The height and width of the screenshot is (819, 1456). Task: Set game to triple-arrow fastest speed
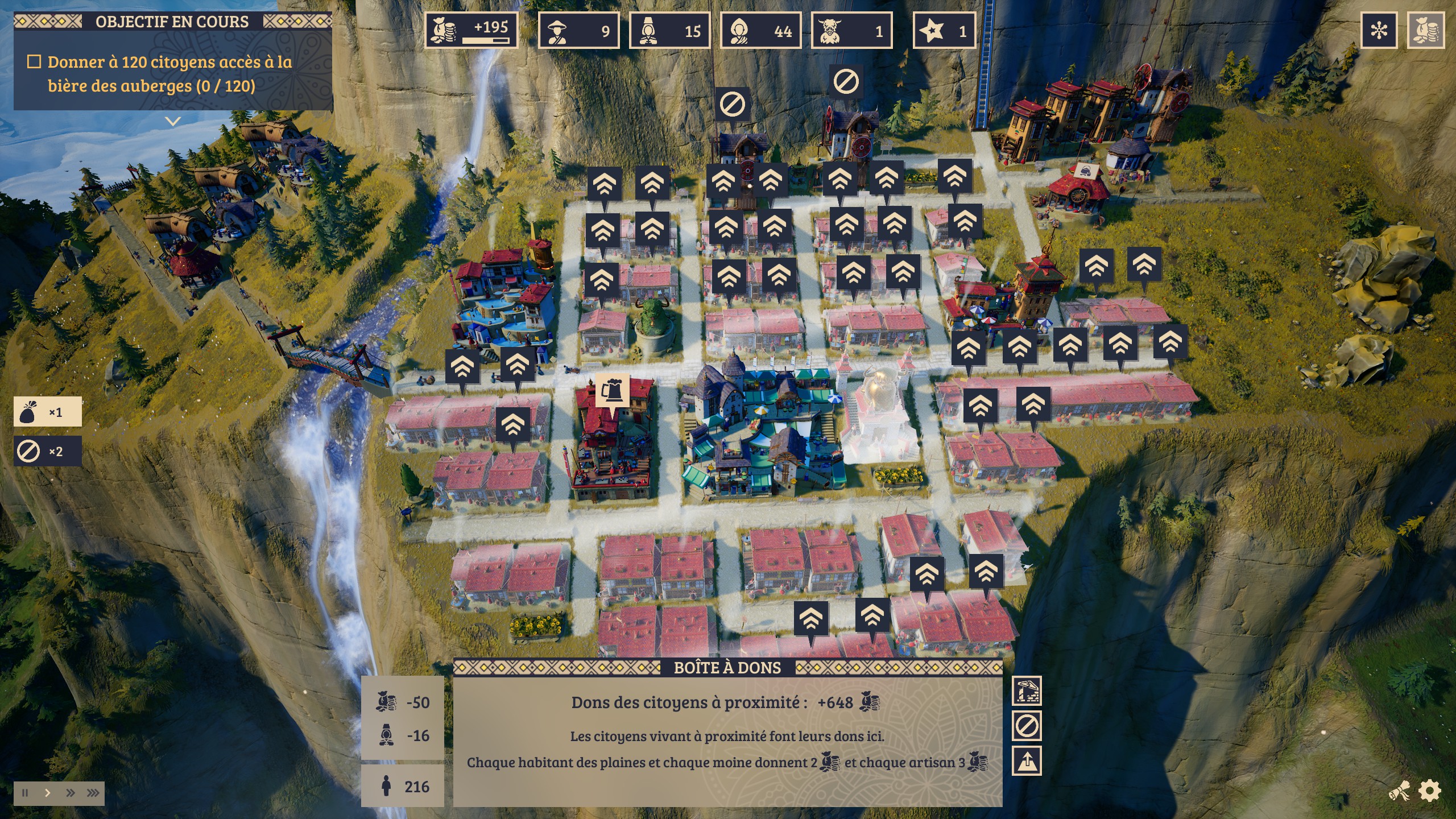coord(93,793)
